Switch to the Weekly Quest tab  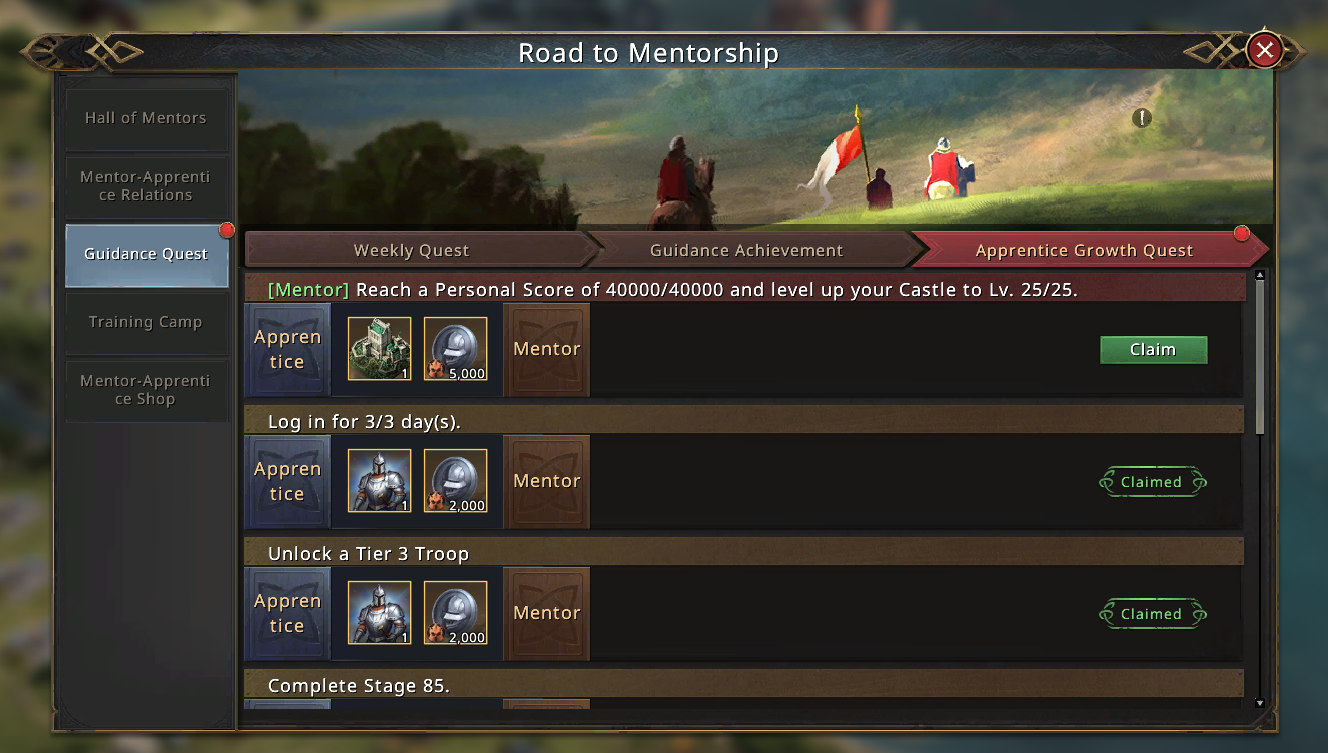pyautogui.click(x=412, y=250)
